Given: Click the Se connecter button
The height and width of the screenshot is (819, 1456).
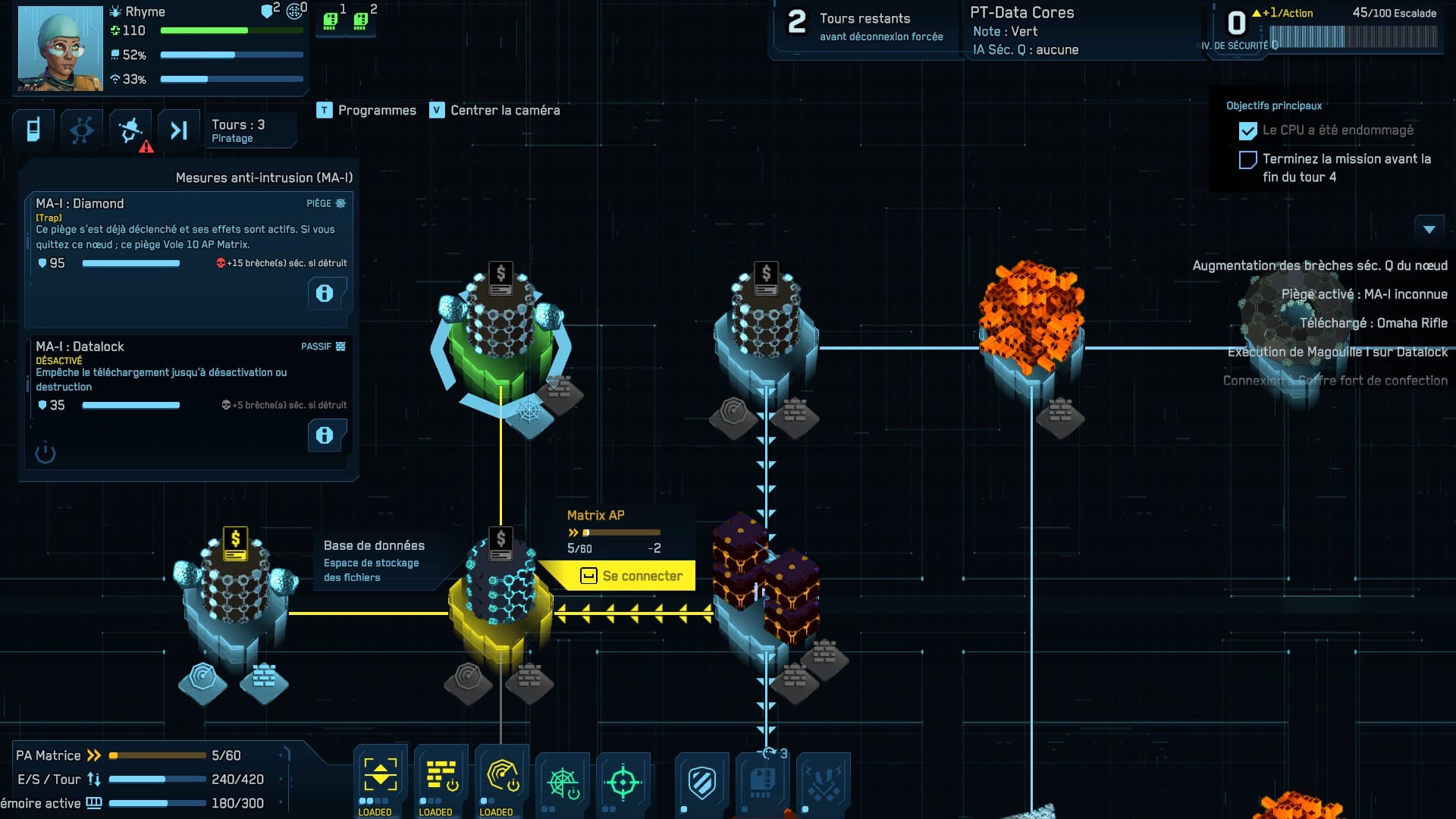Looking at the screenshot, I should tap(631, 576).
